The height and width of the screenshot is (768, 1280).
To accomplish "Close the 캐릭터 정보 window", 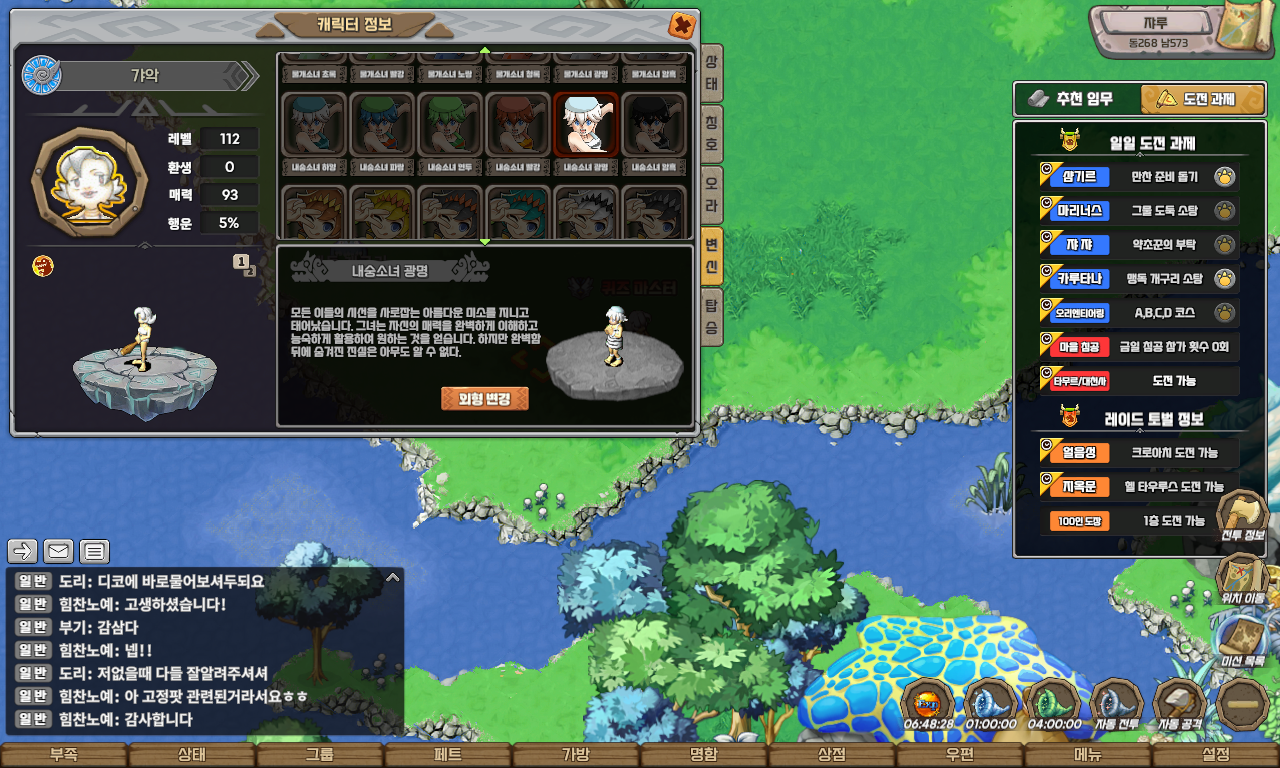I will click(681, 25).
